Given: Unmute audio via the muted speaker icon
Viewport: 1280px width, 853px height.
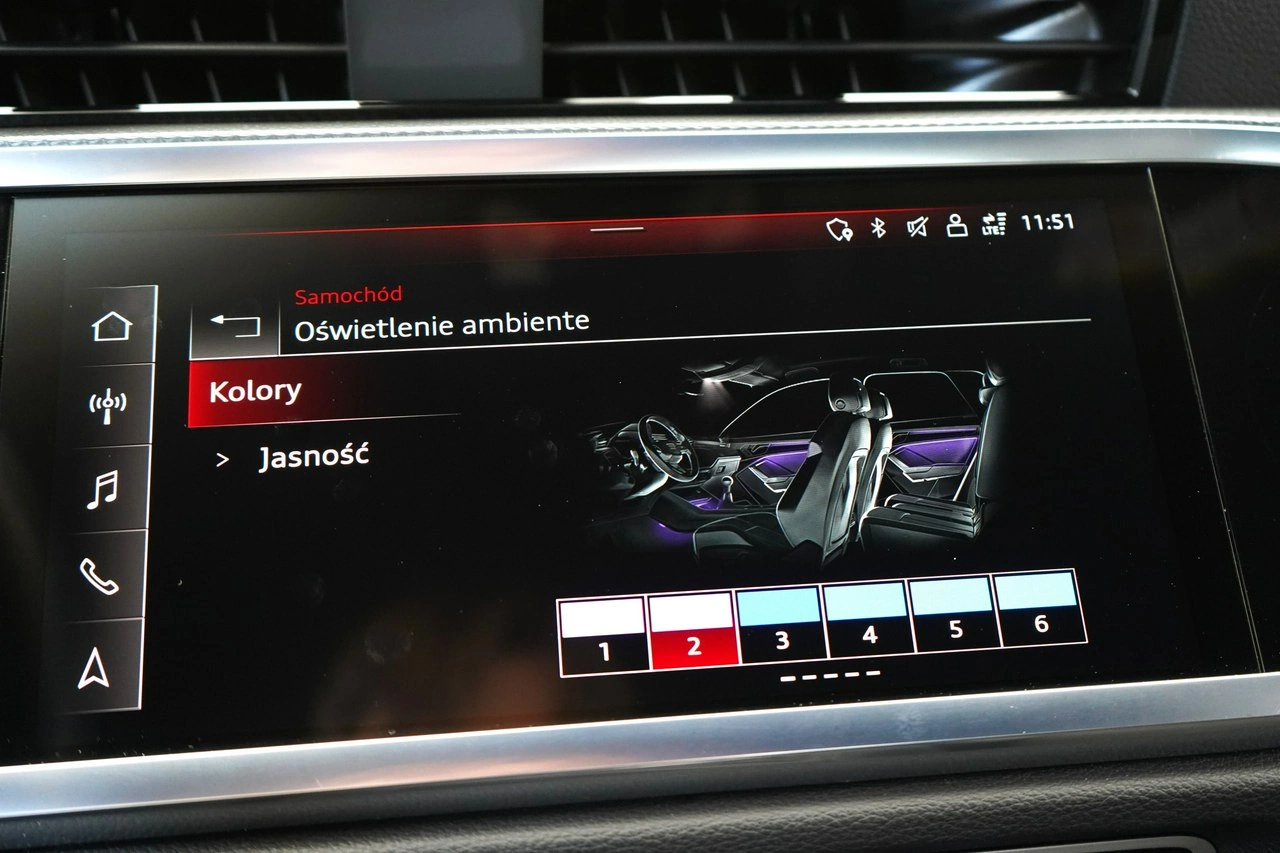Looking at the screenshot, I should click(916, 227).
